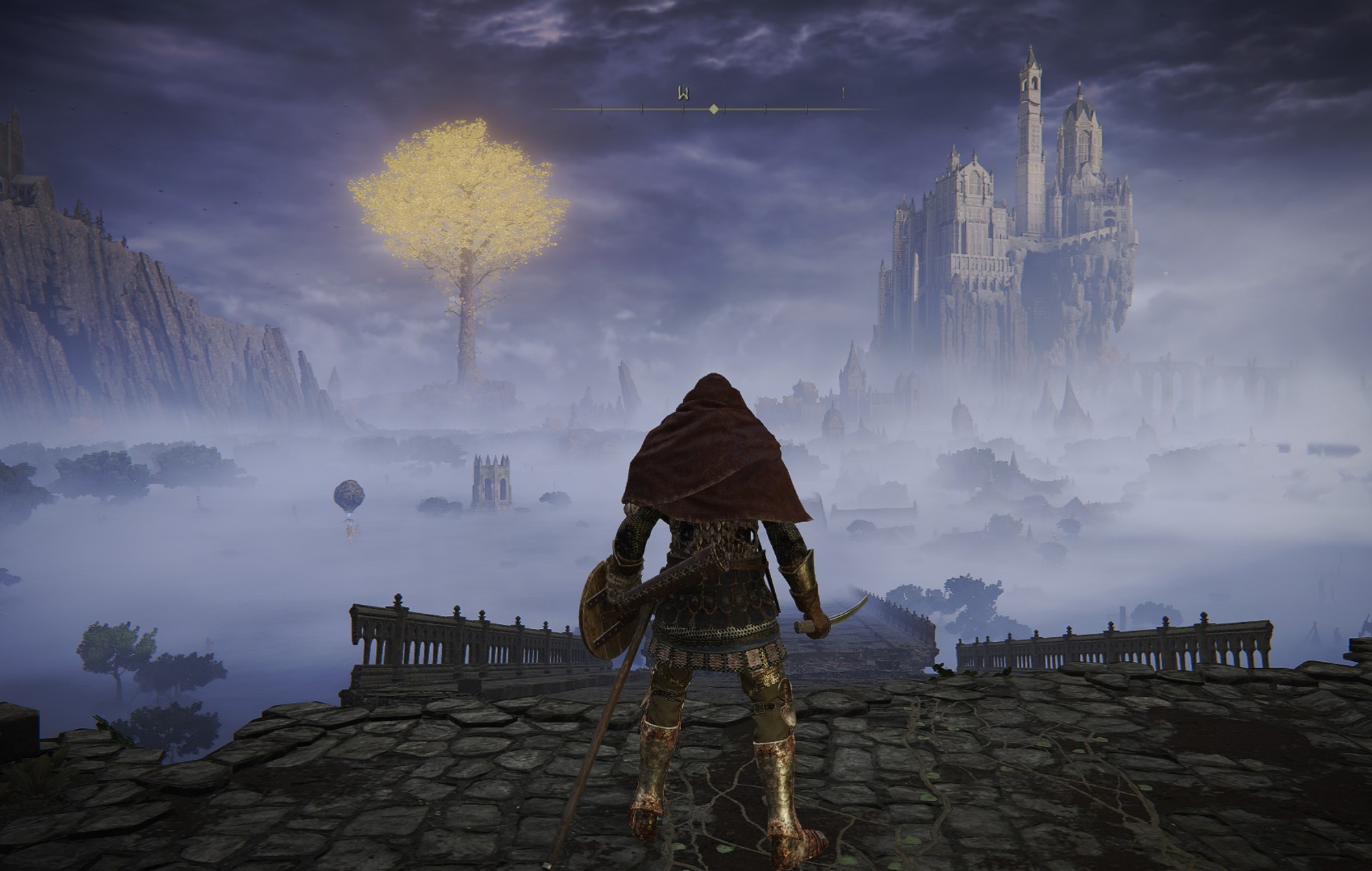Click the West indicator on the compass

point(683,93)
